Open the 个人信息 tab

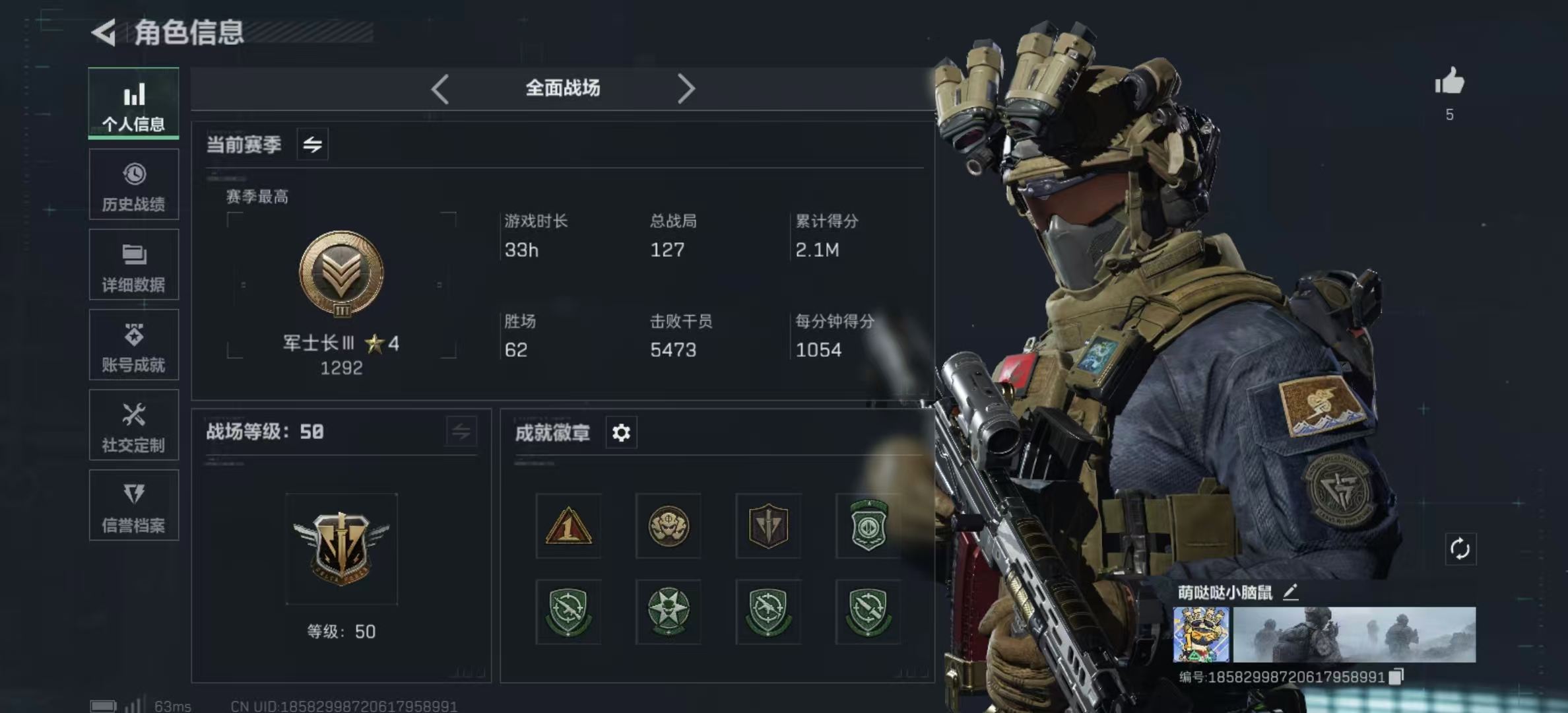coord(134,104)
